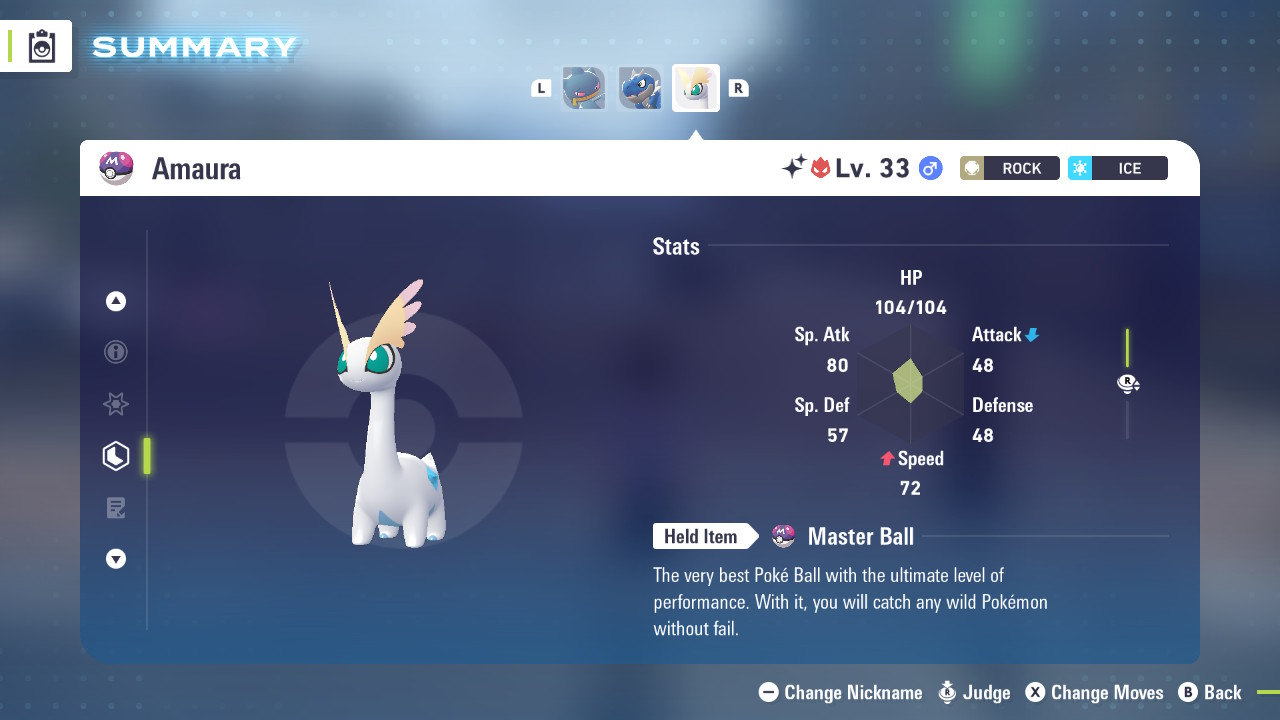Select the shiny Tyrantrum party thumbnail
1280x720 pixels.
639,88
